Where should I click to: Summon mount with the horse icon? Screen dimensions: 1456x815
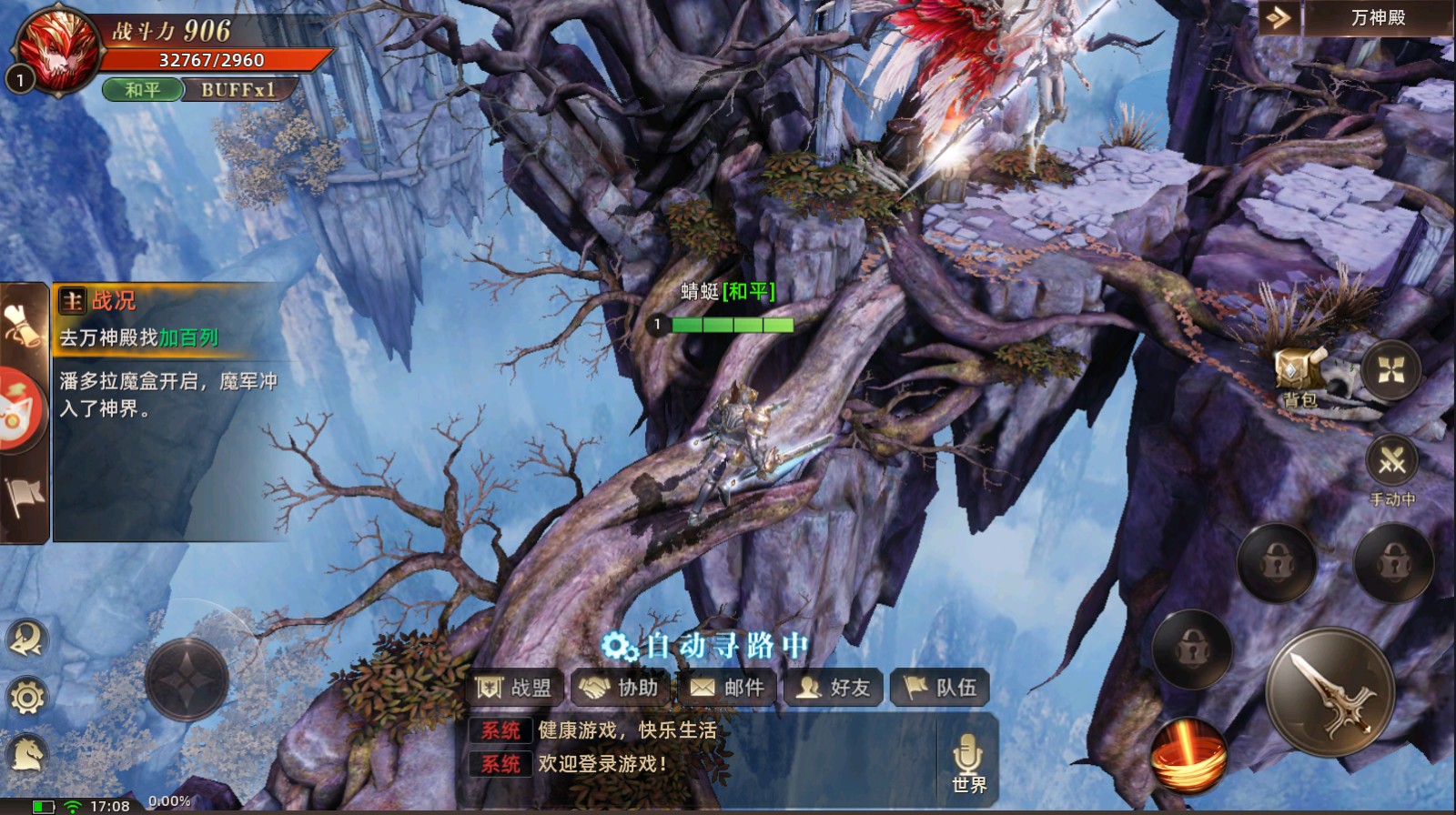pyautogui.click(x=26, y=753)
